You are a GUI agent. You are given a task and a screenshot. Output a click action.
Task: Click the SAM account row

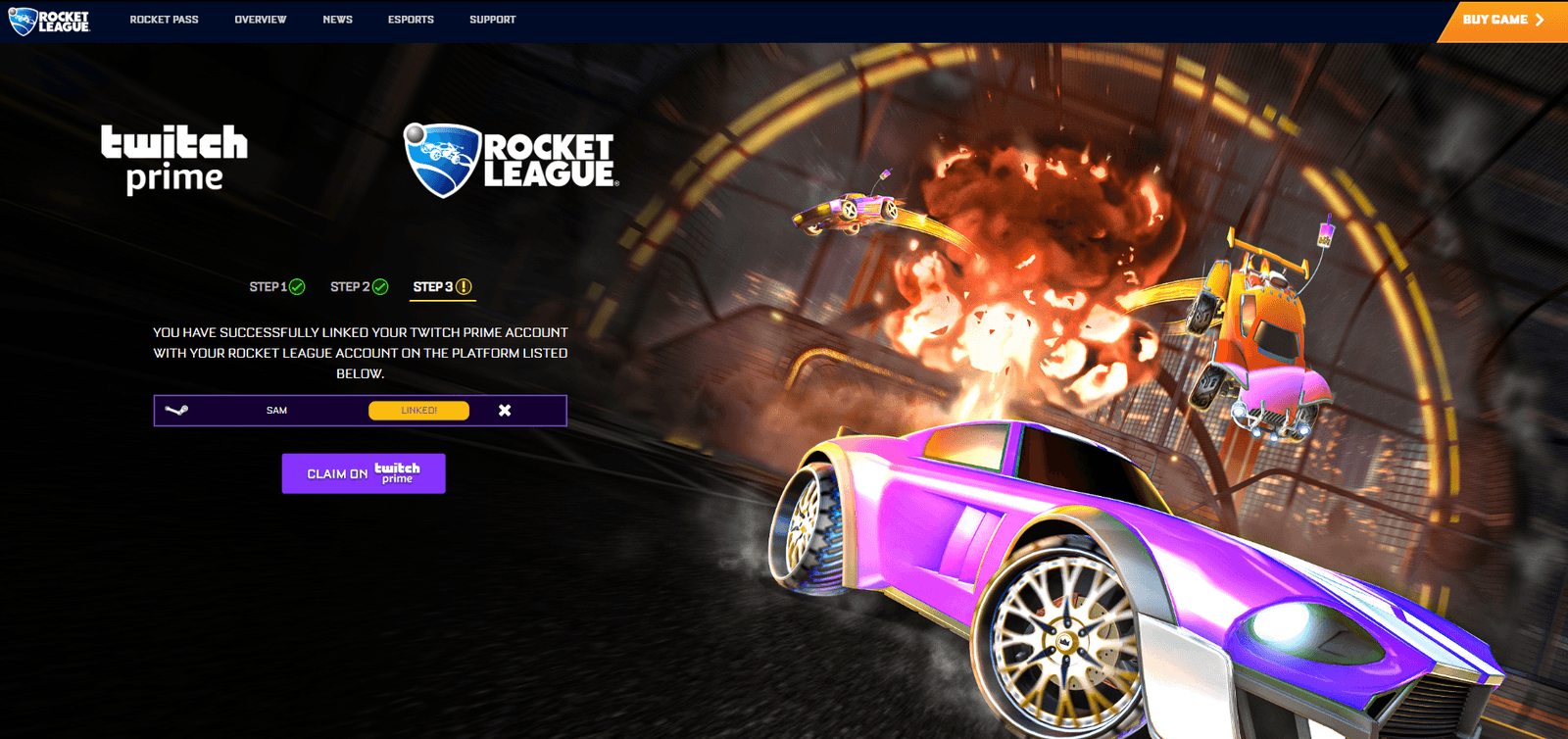[x=275, y=410]
